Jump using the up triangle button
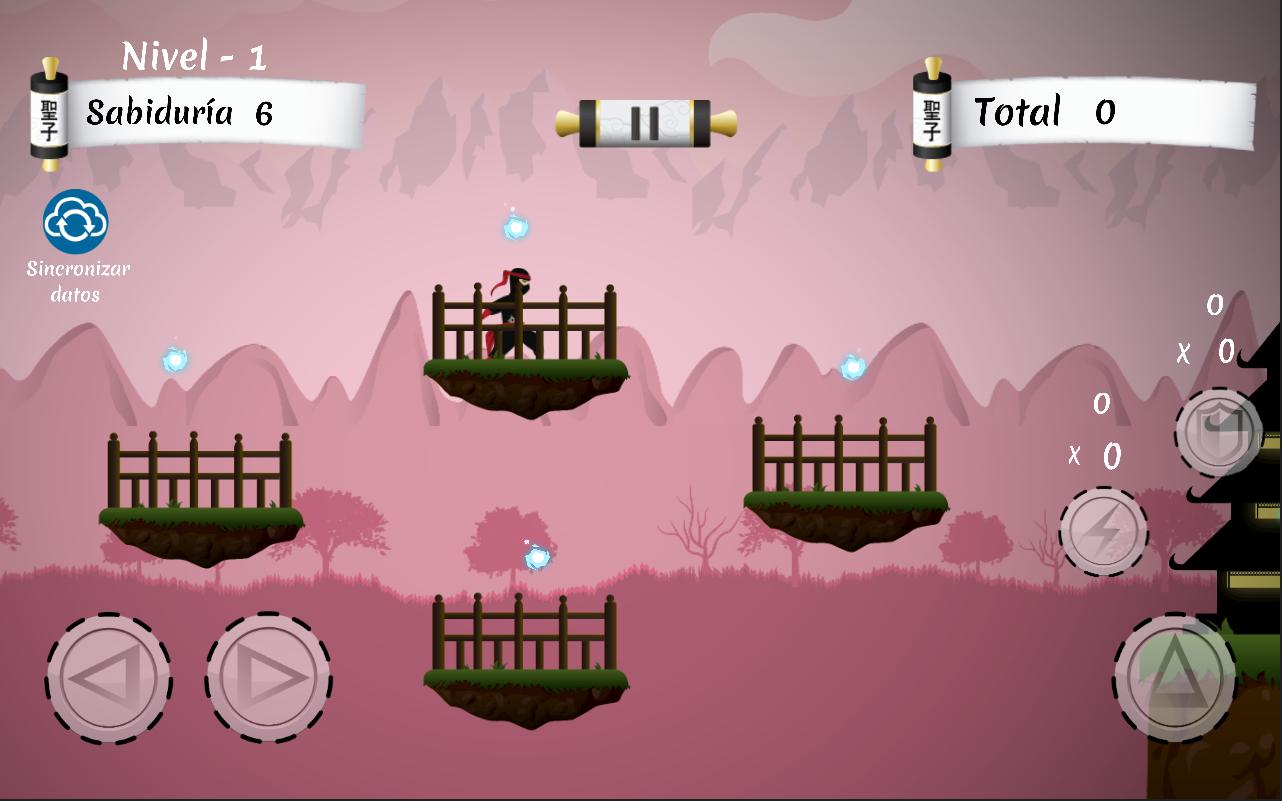The image size is (1282, 801). 1175,676
